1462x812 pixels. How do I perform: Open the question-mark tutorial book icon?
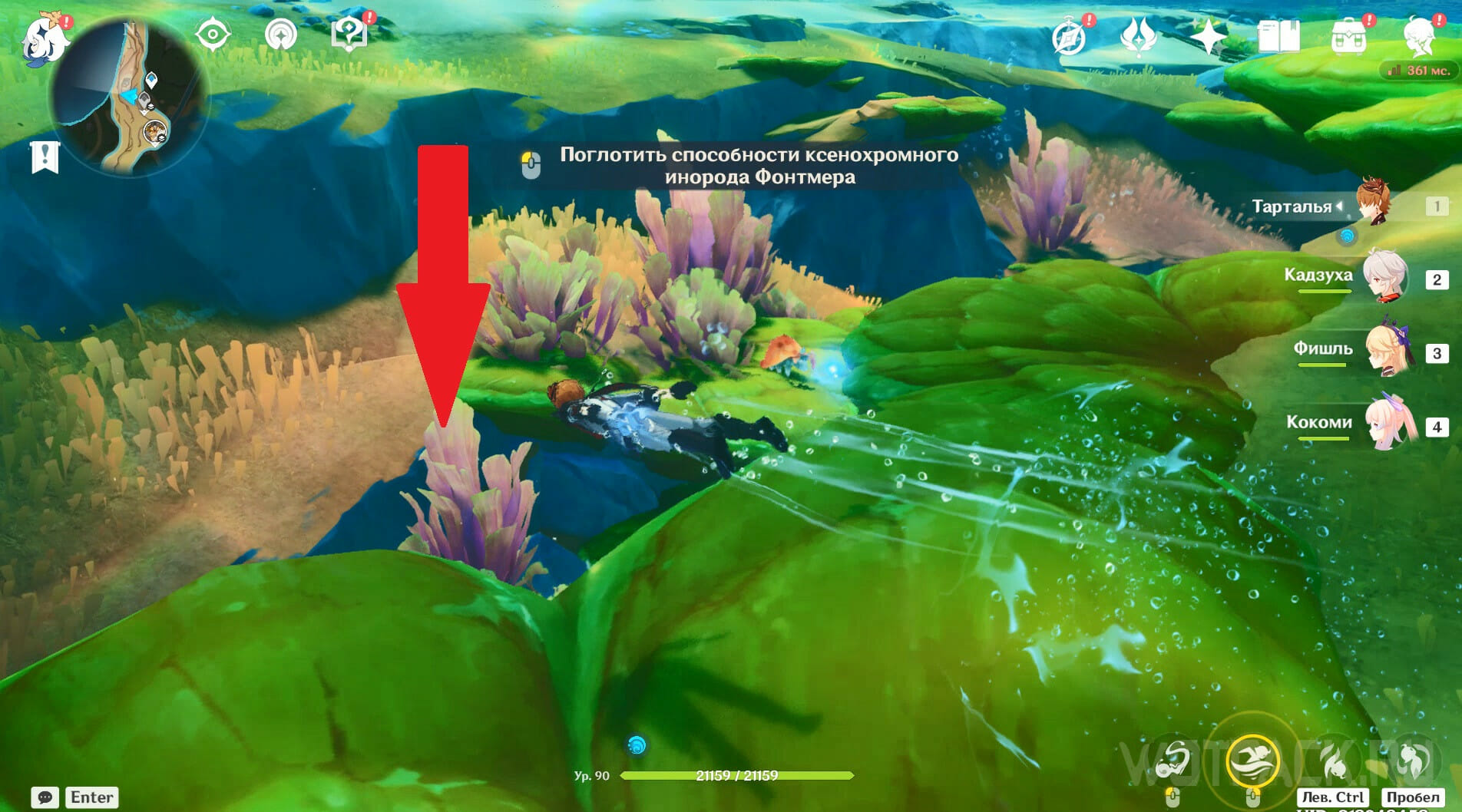click(349, 35)
